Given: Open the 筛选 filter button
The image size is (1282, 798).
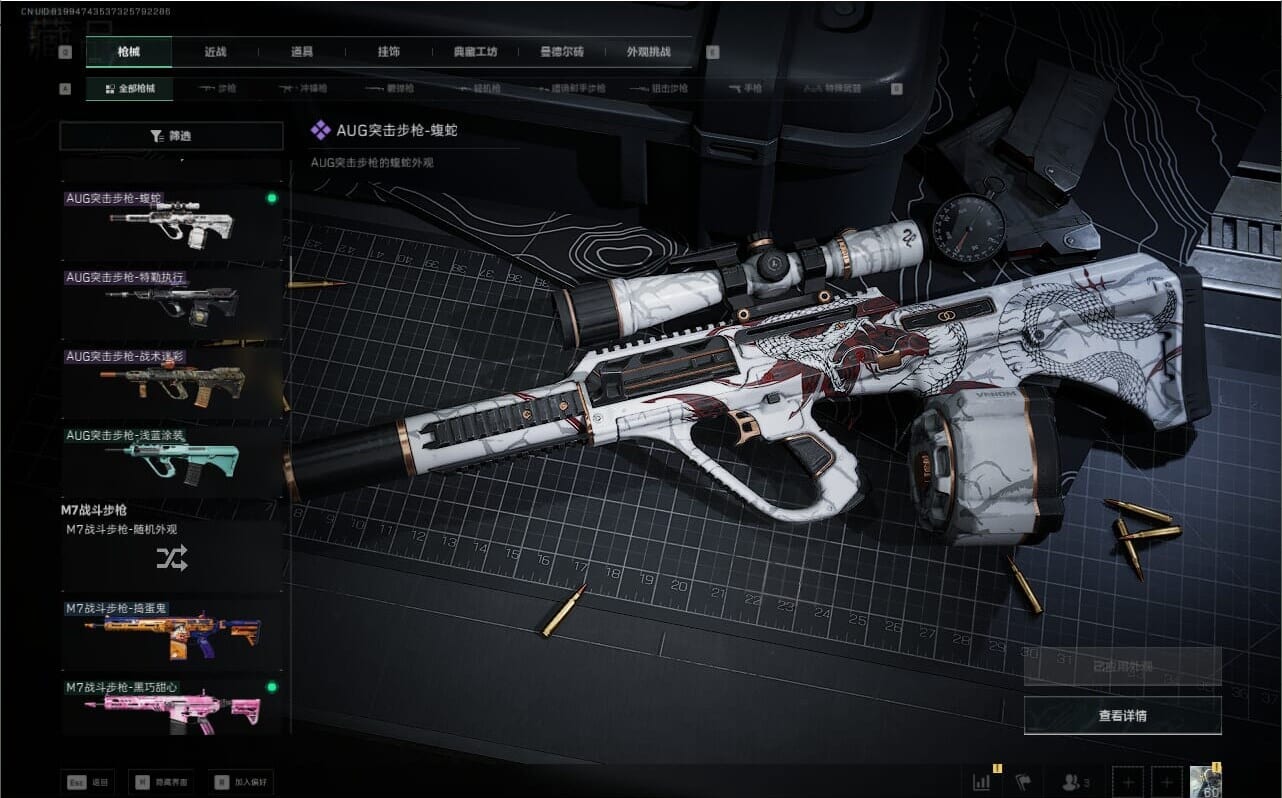Looking at the screenshot, I should 171,136.
